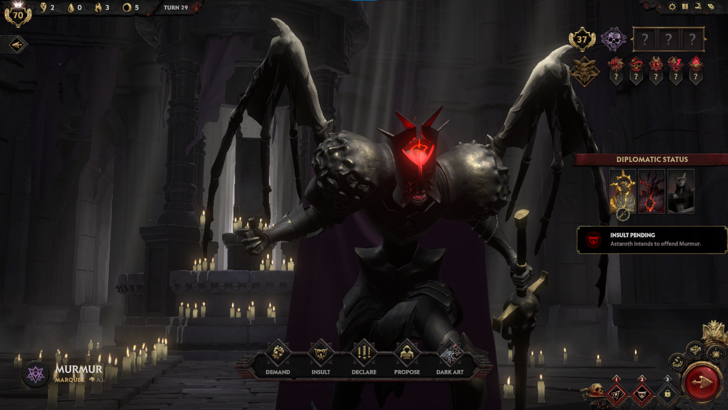Open the Declare action
The image size is (728, 410).
pos(364,354)
